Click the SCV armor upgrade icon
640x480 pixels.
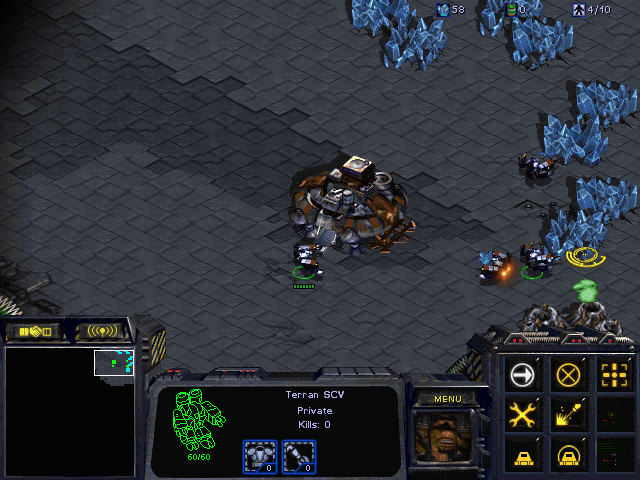pos(260,455)
